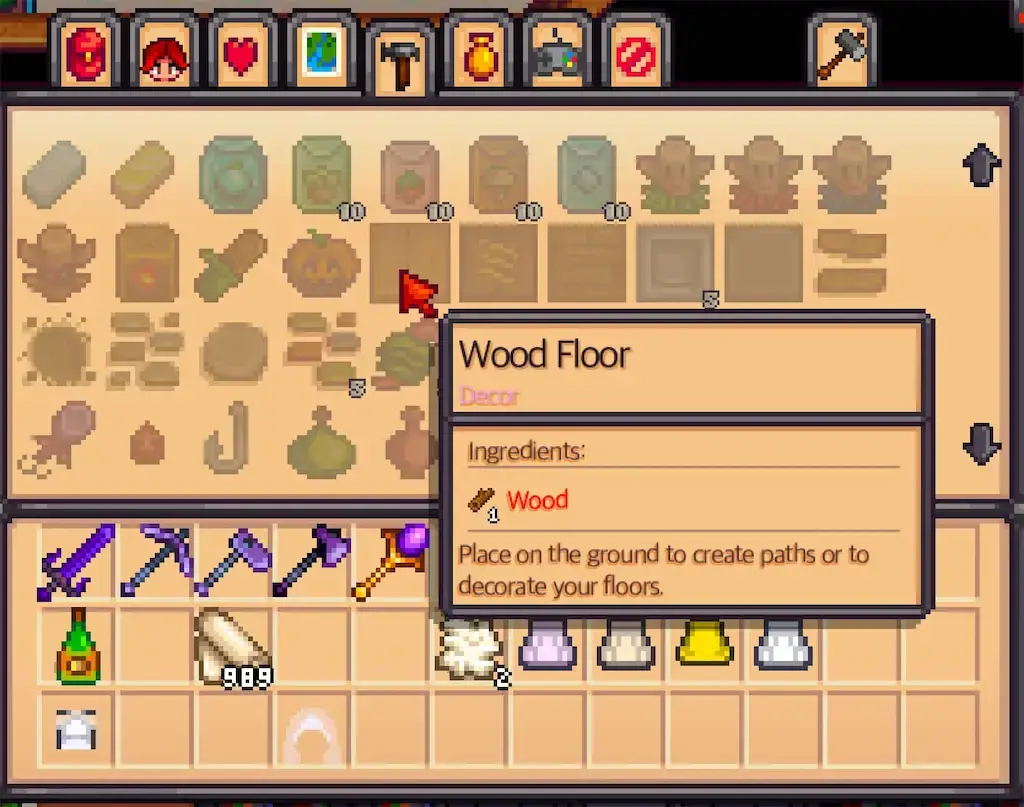Click the sledgehammer button at top right
Viewport: 1024px width, 807px height.
pos(841,52)
